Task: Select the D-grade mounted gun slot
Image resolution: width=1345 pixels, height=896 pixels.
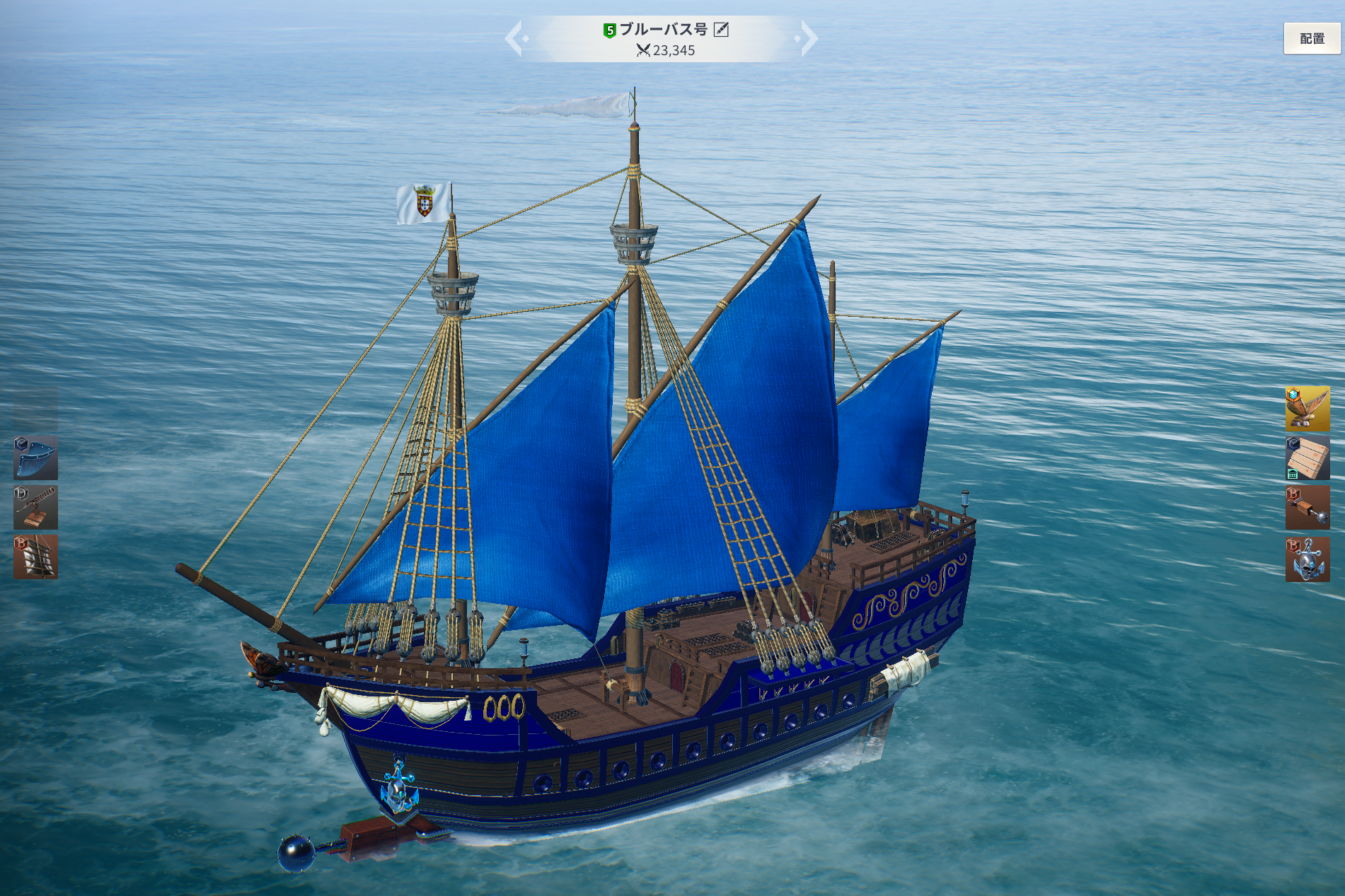Action: point(35,507)
